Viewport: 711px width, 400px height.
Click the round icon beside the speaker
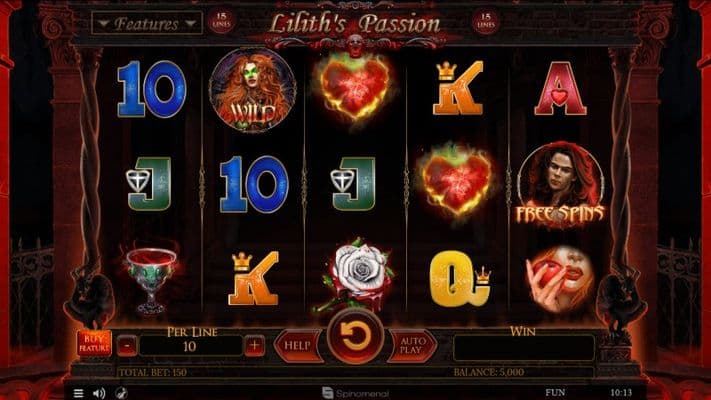121,393
